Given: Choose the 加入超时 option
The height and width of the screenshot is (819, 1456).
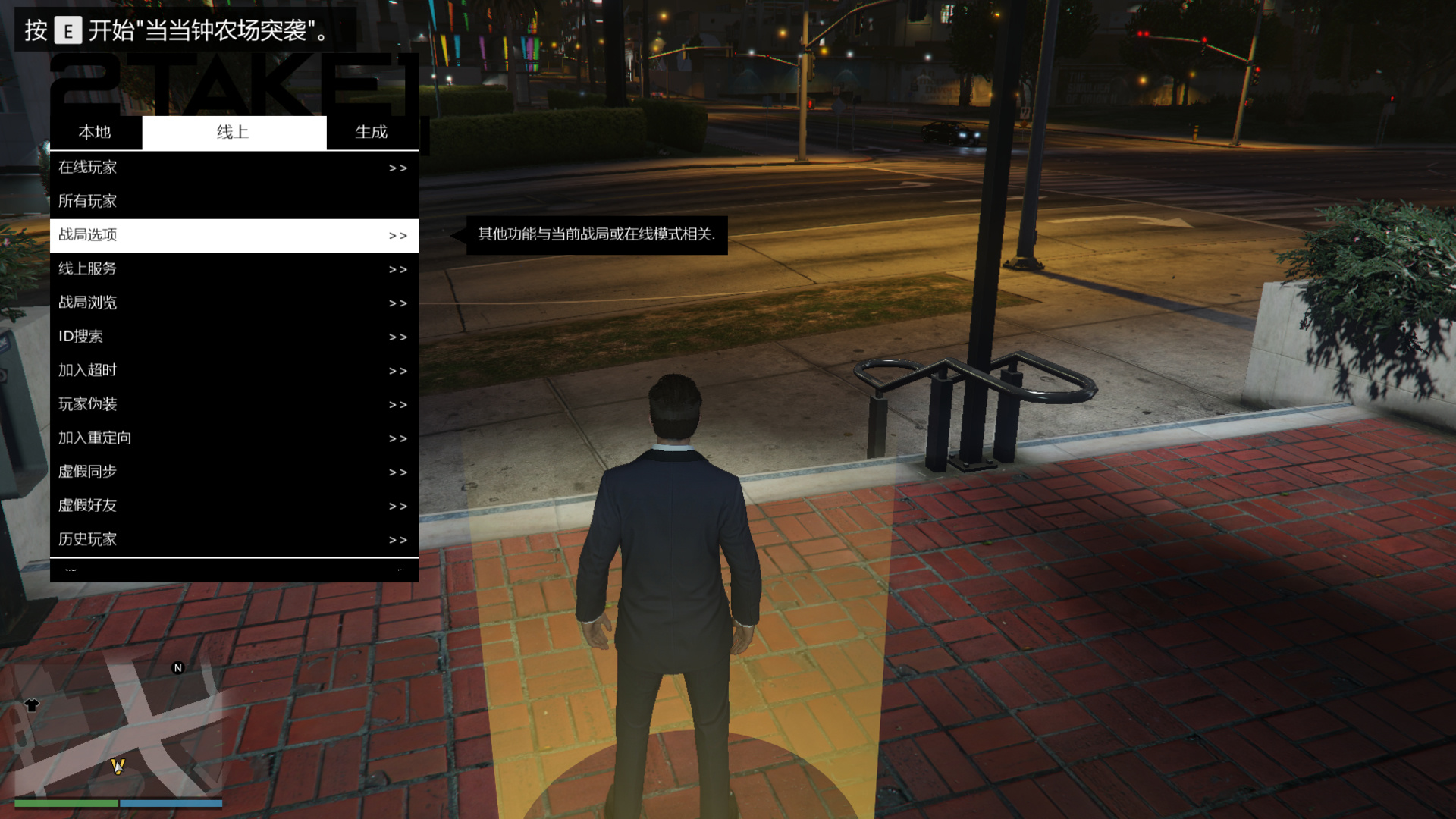Looking at the screenshot, I should click(234, 371).
